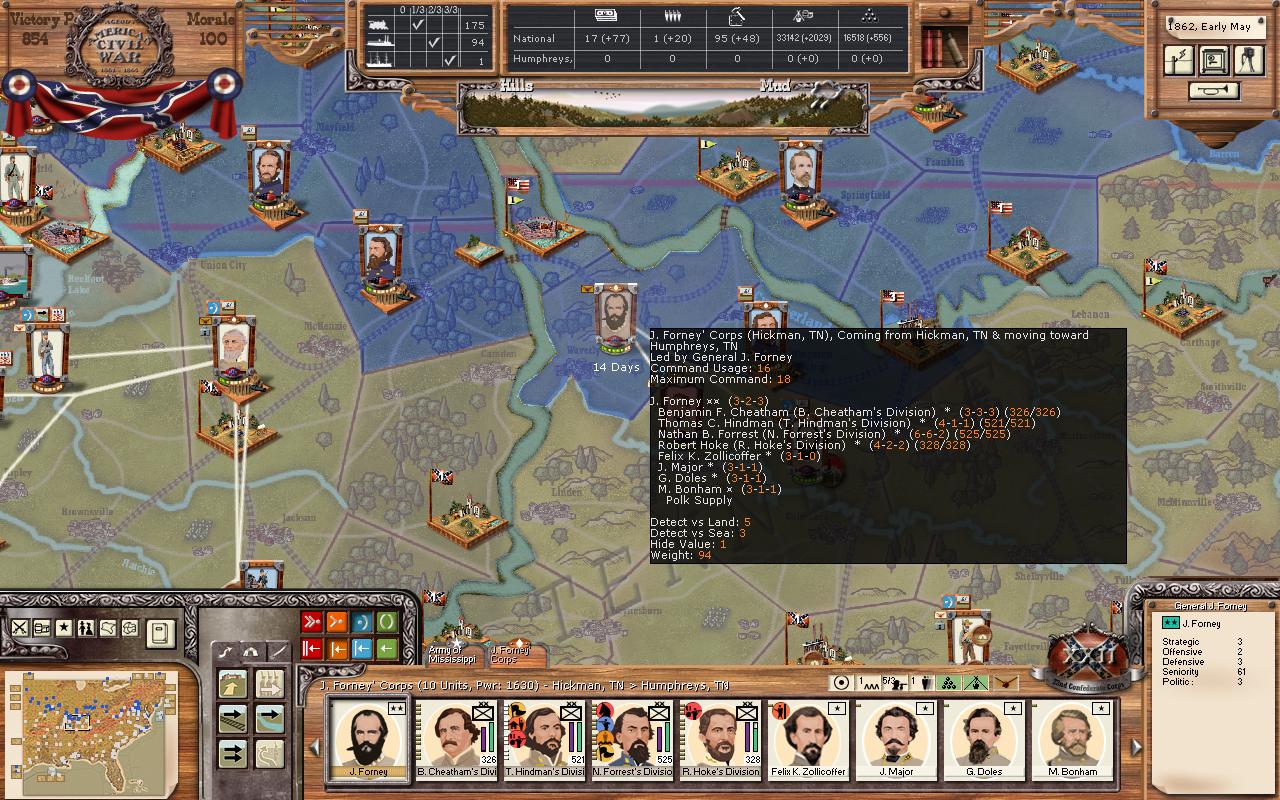Choose the green passive posture with arrow
The image size is (1280, 800).
tap(386, 649)
